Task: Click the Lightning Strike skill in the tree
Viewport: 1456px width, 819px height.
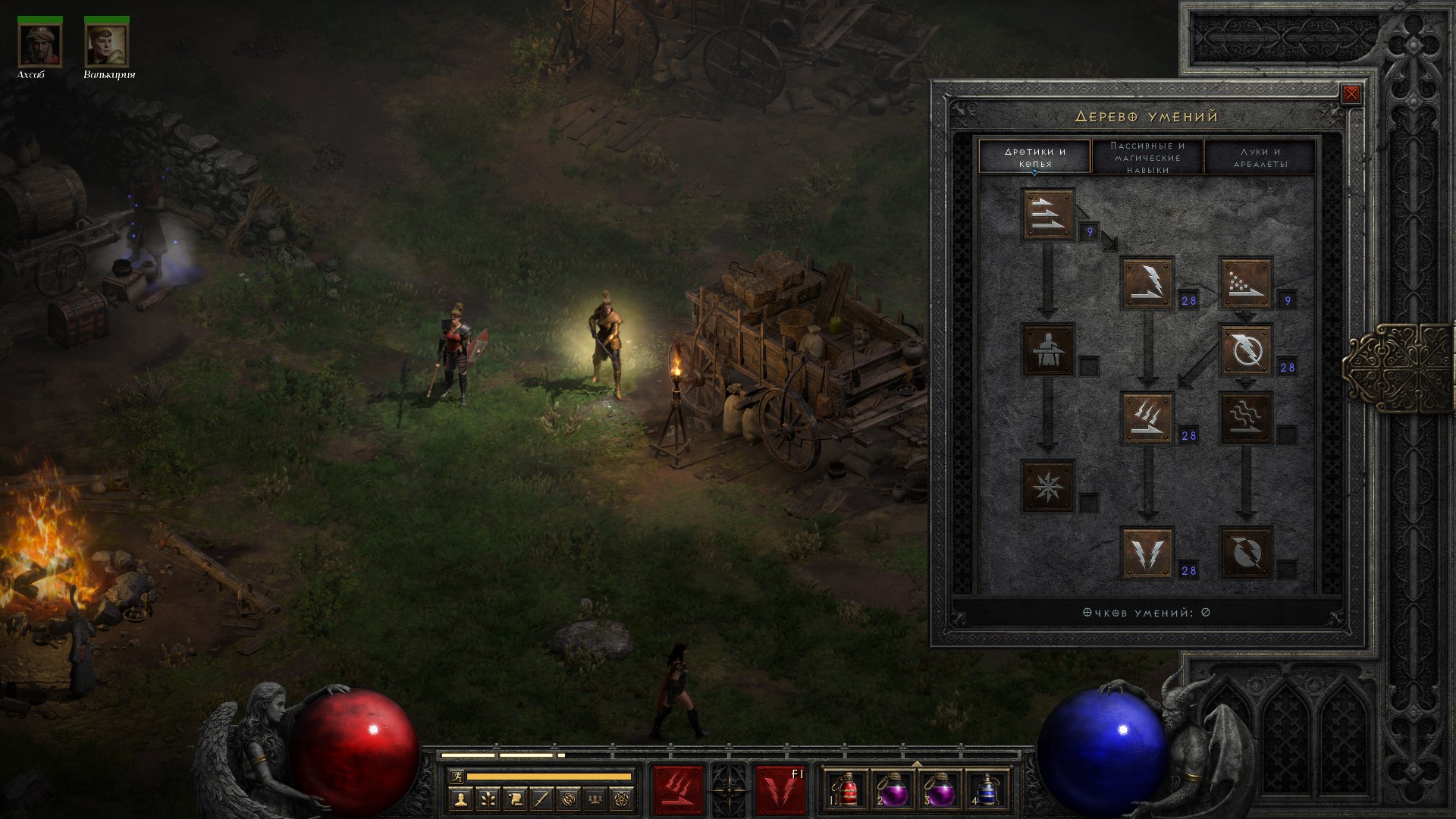Action: coord(1147,554)
